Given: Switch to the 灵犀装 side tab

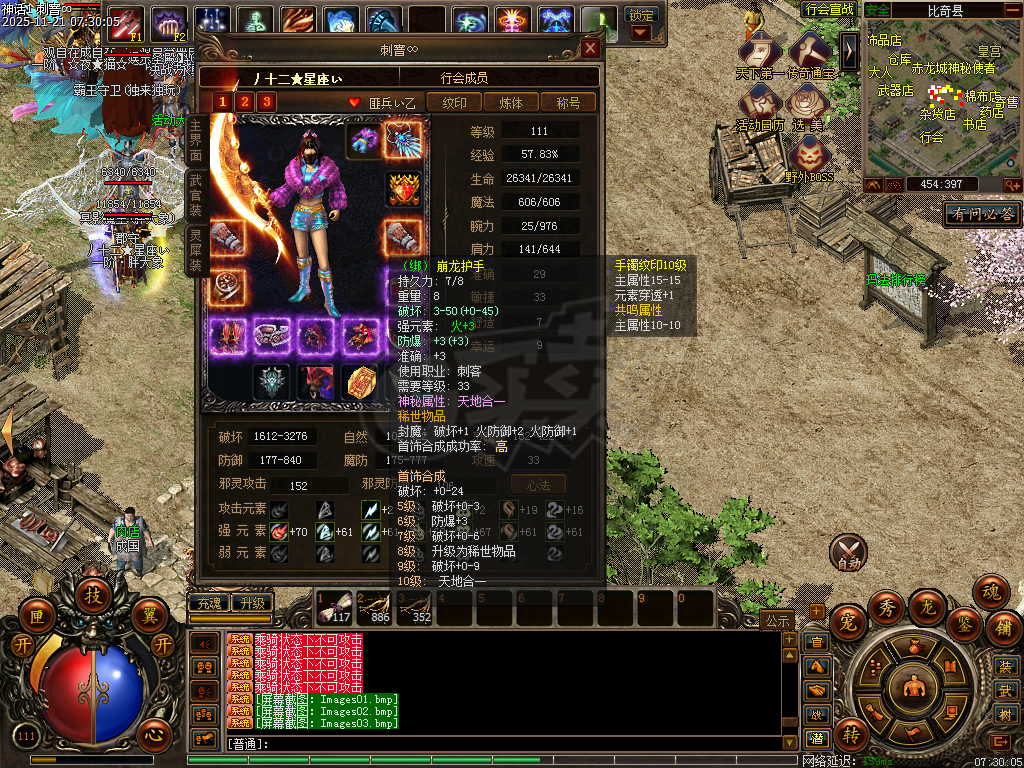Looking at the screenshot, I should tap(195, 251).
